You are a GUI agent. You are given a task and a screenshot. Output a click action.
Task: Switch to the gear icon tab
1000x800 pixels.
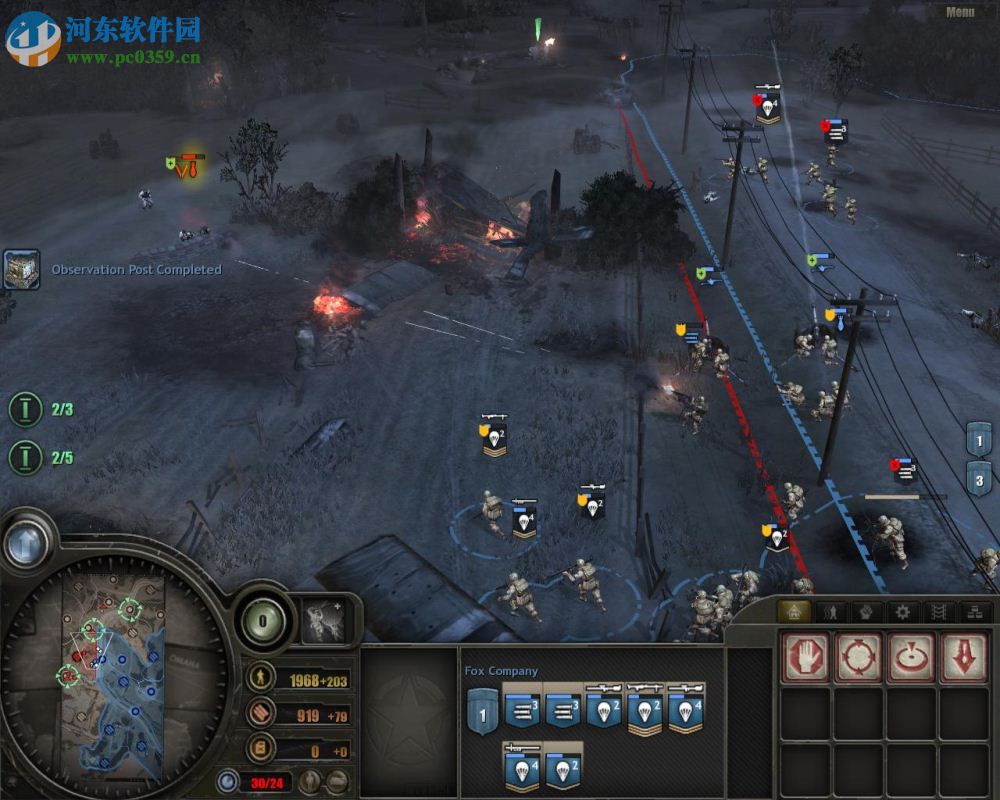click(x=903, y=612)
